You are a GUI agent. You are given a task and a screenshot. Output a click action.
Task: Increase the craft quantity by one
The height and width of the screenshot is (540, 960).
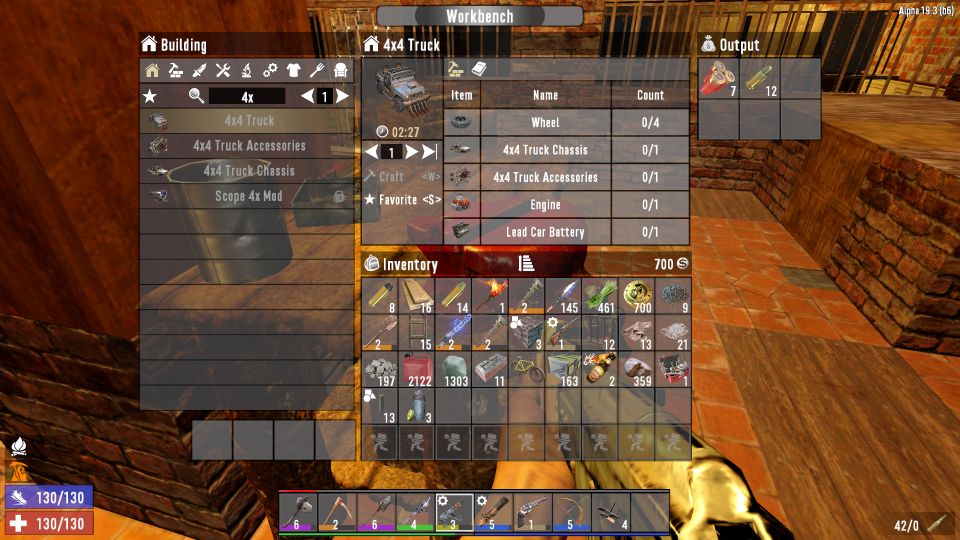tap(411, 152)
